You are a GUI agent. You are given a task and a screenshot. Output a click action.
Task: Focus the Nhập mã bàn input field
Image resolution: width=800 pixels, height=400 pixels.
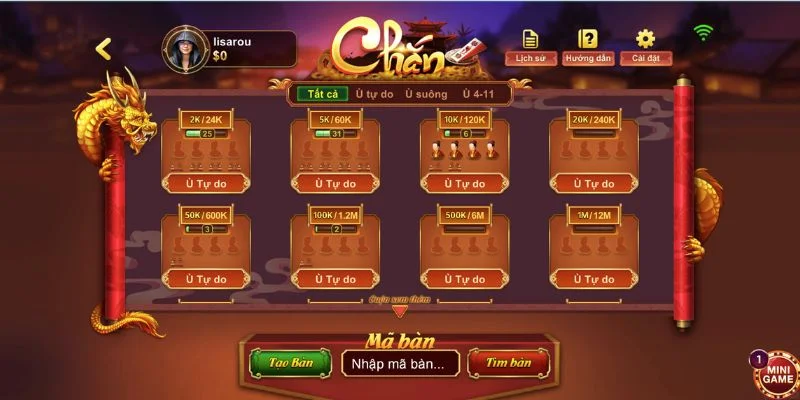pos(400,363)
